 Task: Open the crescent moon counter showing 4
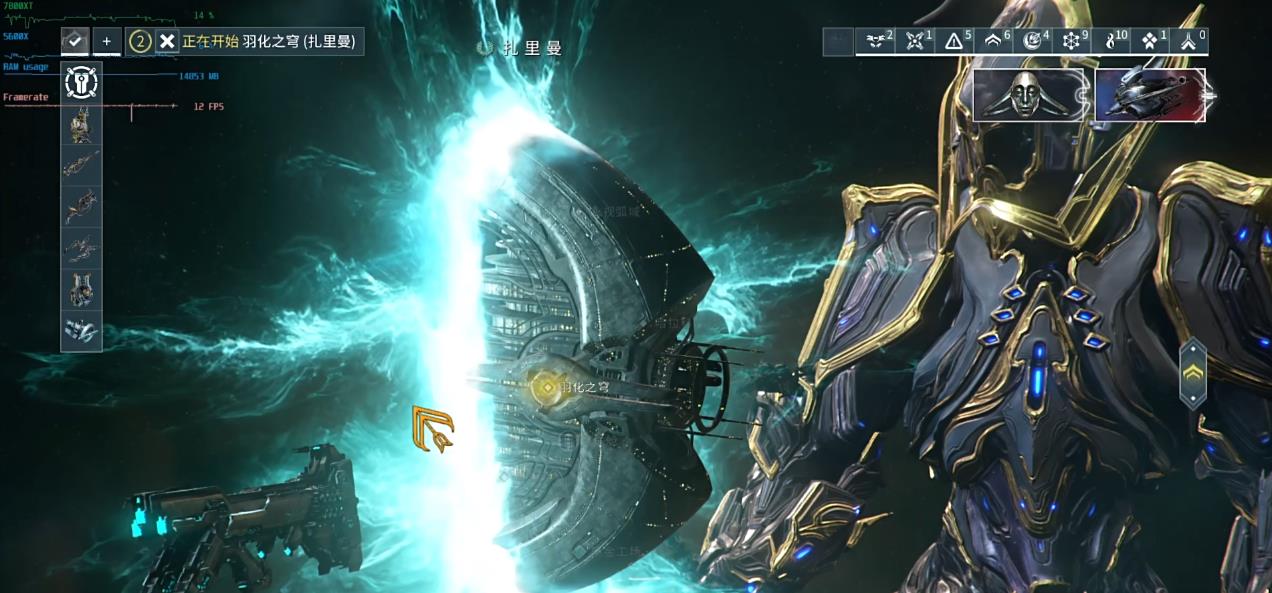click(x=1033, y=41)
